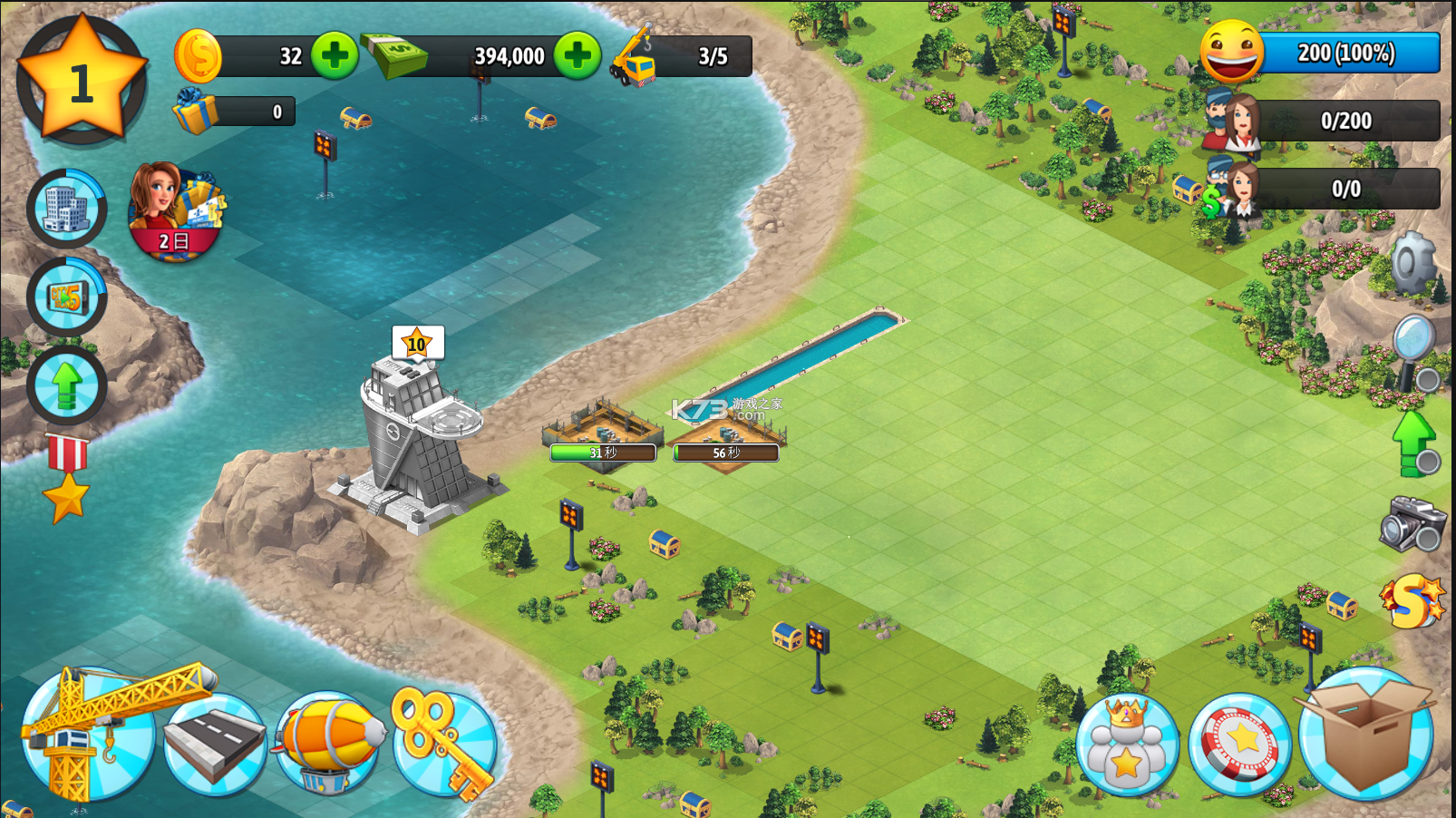The width and height of the screenshot is (1456, 818).
Task: Toggle the green arrow on right side
Action: click(x=1412, y=442)
